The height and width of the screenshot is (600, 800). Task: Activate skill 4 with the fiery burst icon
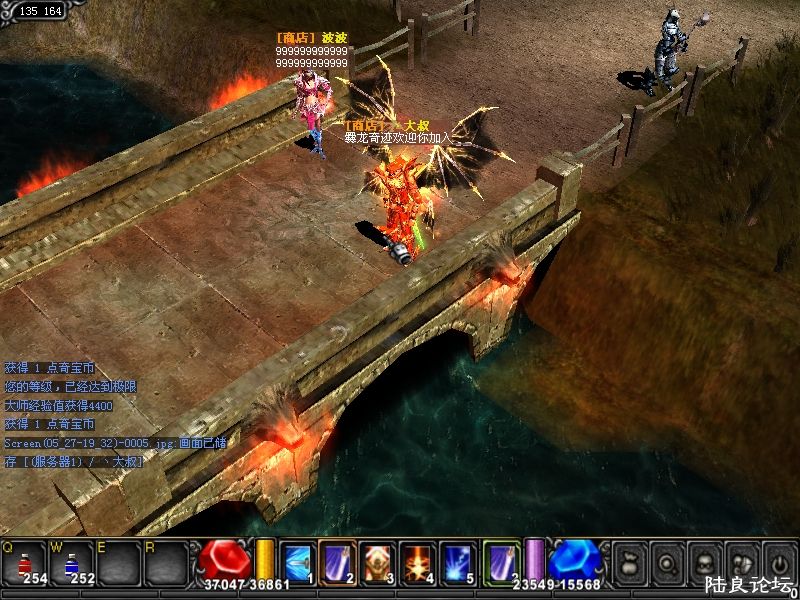point(418,561)
